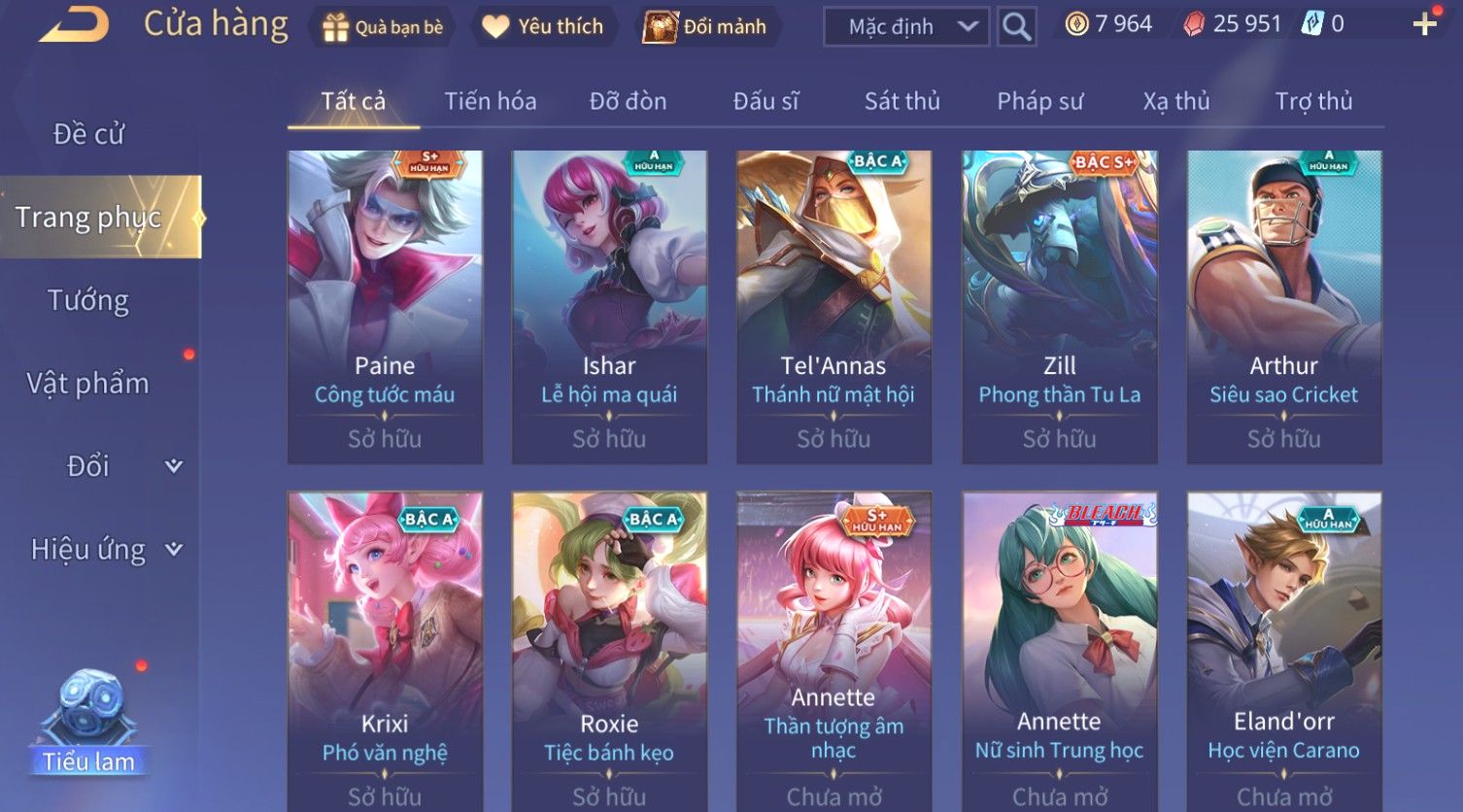Open the Vật phẩm items section
Viewport: 1463px width, 812px height.
coord(88,384)
